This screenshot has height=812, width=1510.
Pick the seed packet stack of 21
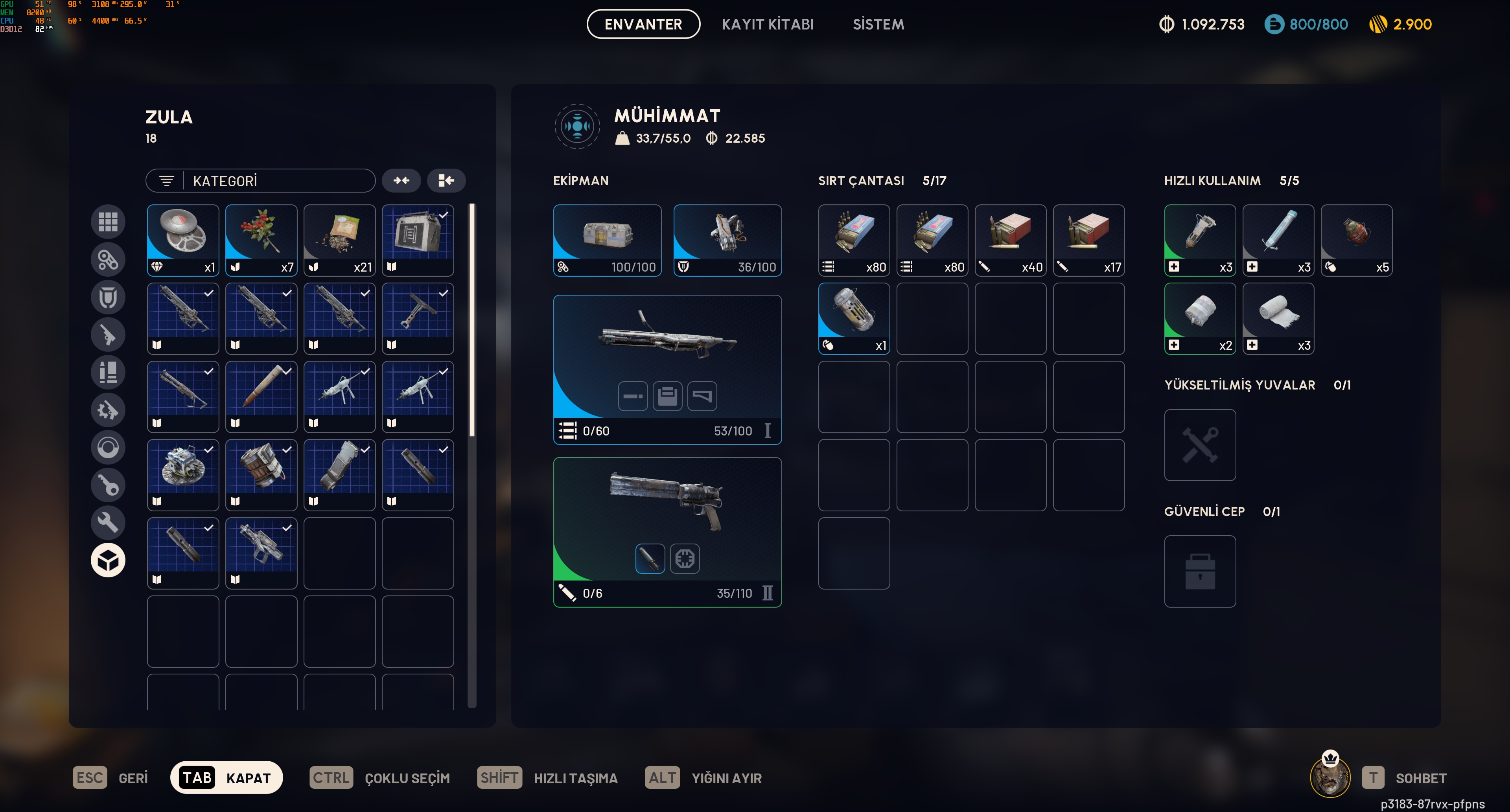[339, 240]
